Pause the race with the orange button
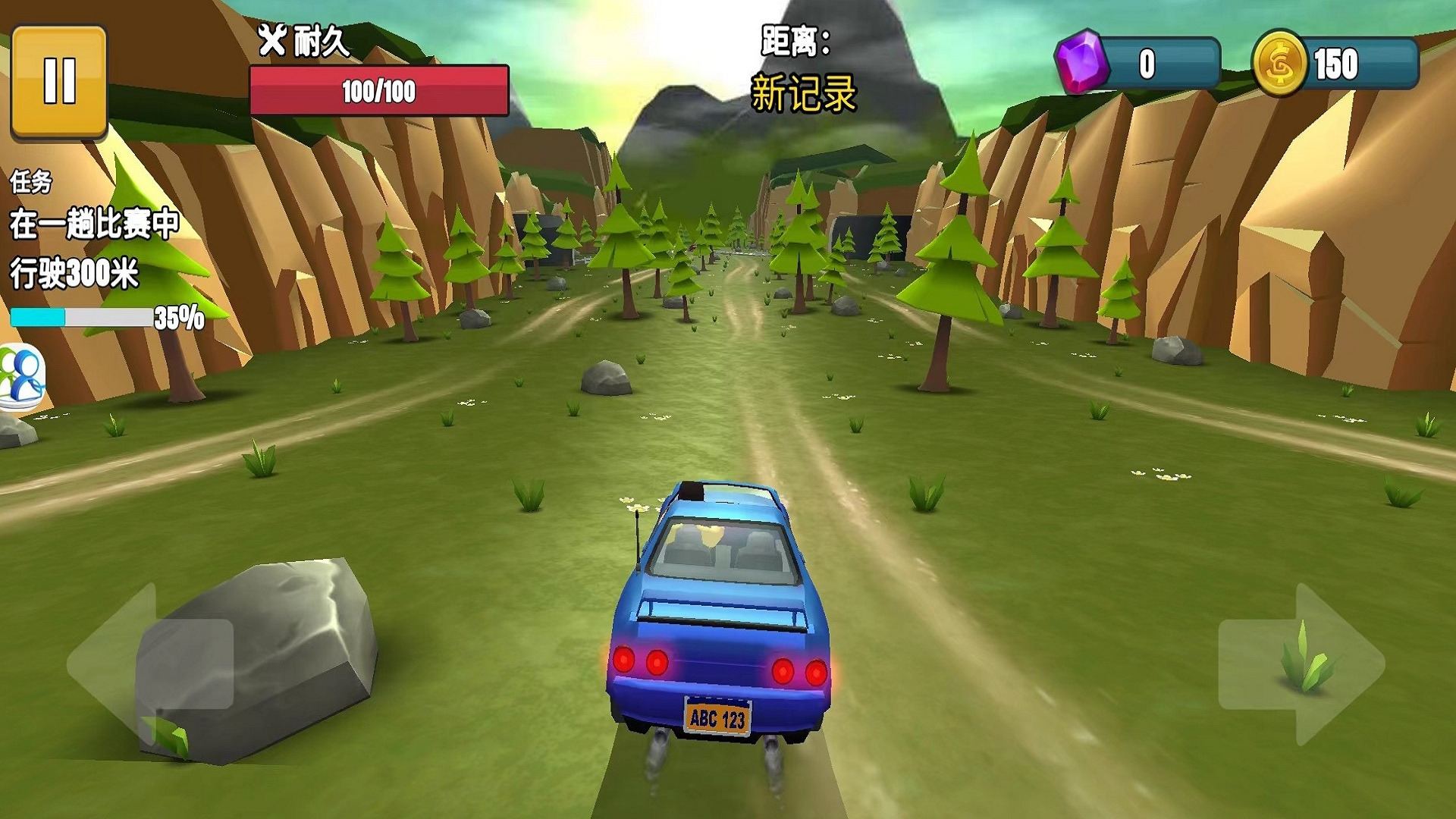 tap(59, 81)
